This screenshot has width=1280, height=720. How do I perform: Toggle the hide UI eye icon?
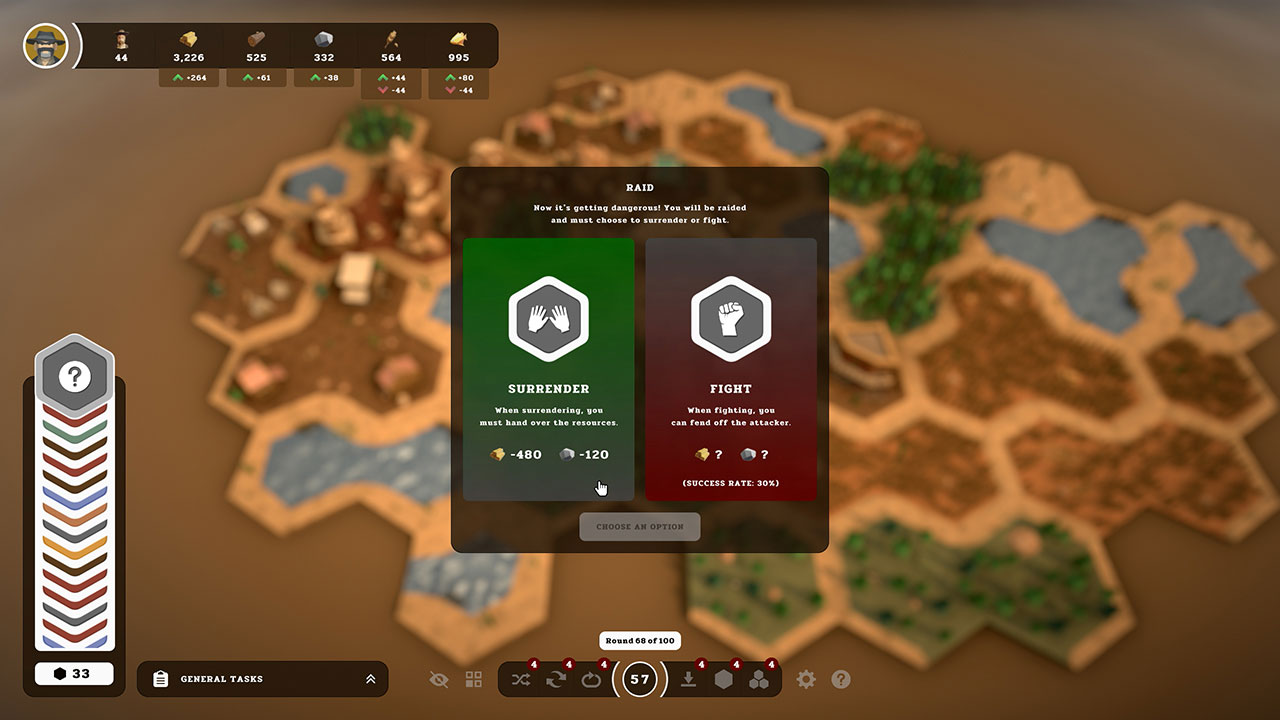(439, 679)
